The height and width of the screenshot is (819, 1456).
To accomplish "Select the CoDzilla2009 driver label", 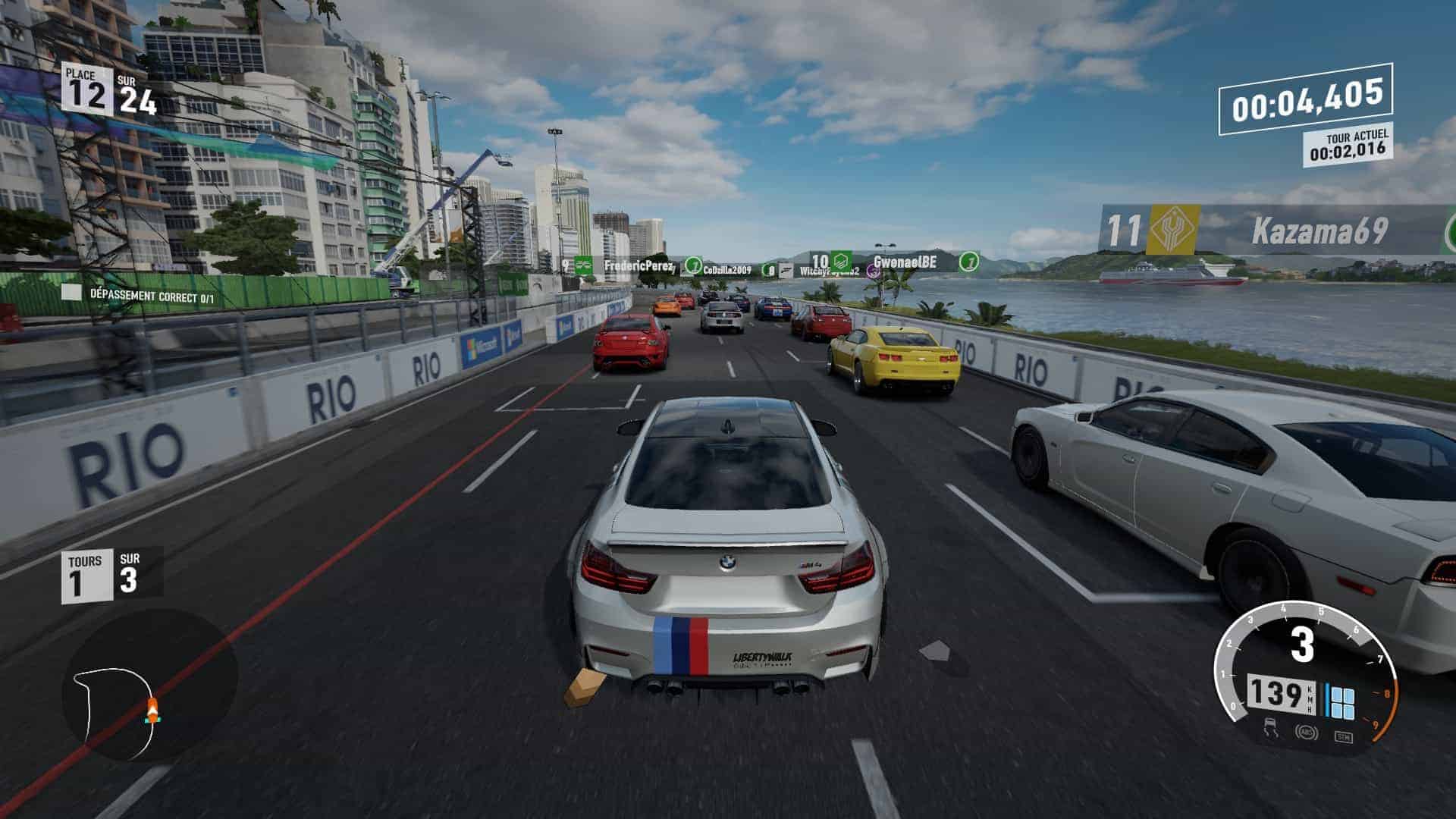I will point(726,270).
